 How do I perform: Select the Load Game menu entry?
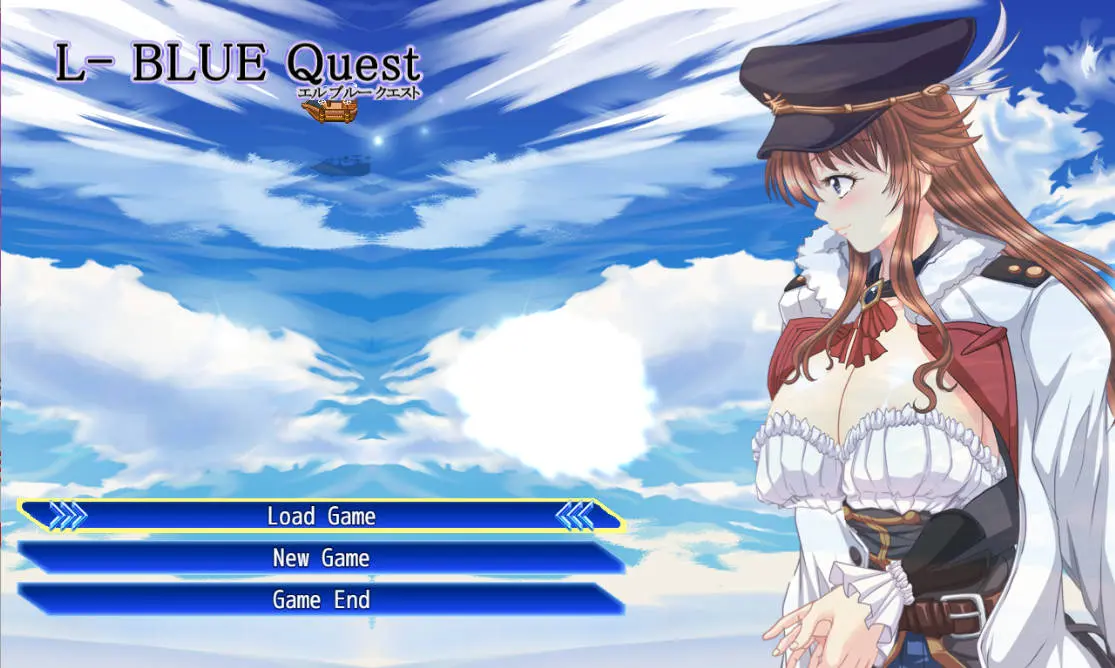click(x=321, y=516)
